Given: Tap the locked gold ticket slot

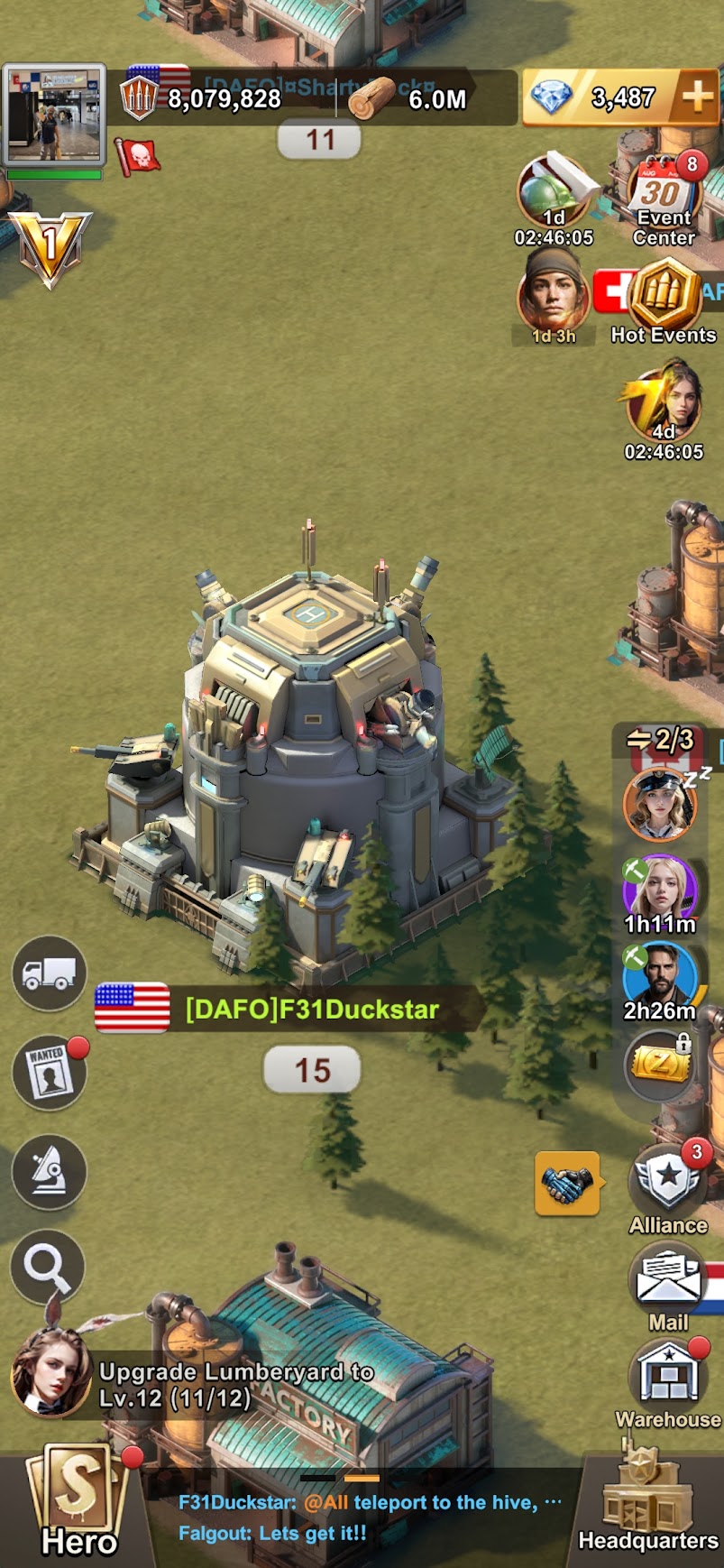Looking at the screenshot, I should 661,1066.
